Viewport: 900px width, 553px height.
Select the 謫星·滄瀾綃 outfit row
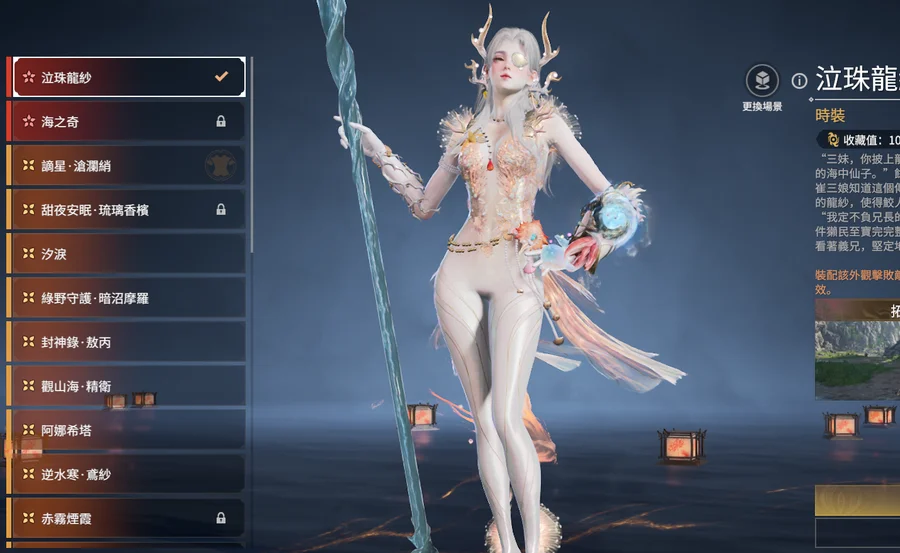tap(126, 165)
